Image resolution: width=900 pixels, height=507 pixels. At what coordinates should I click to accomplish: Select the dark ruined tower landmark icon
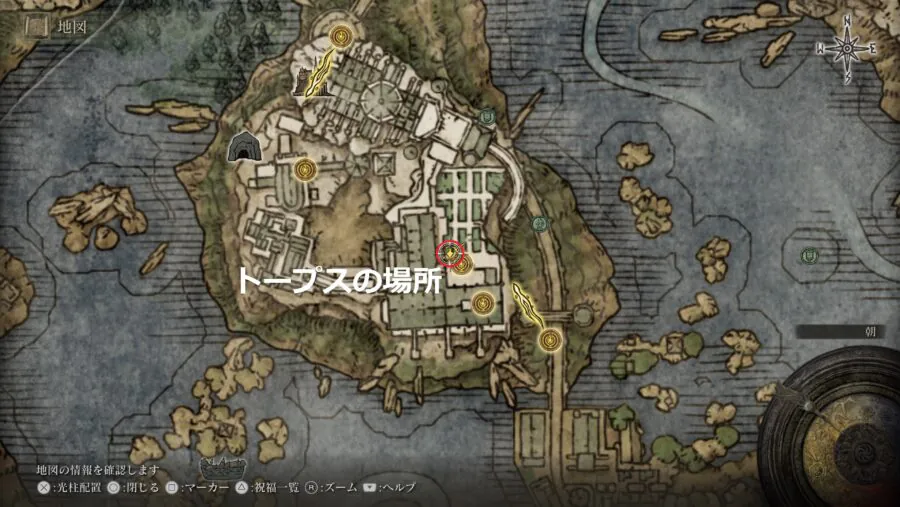302,80
